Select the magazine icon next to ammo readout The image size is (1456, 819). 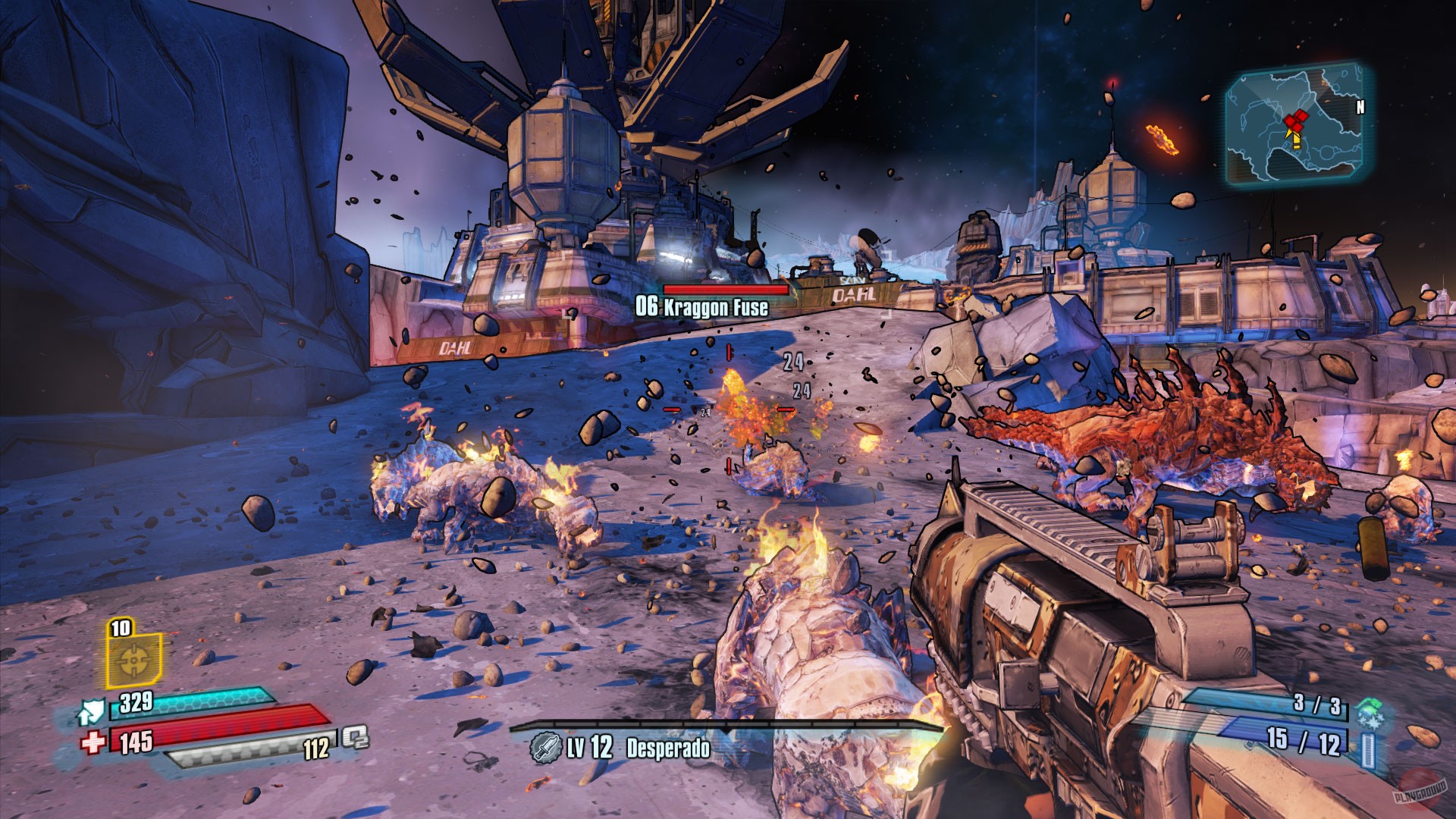pyautogui.click(x=1369, y=748)
